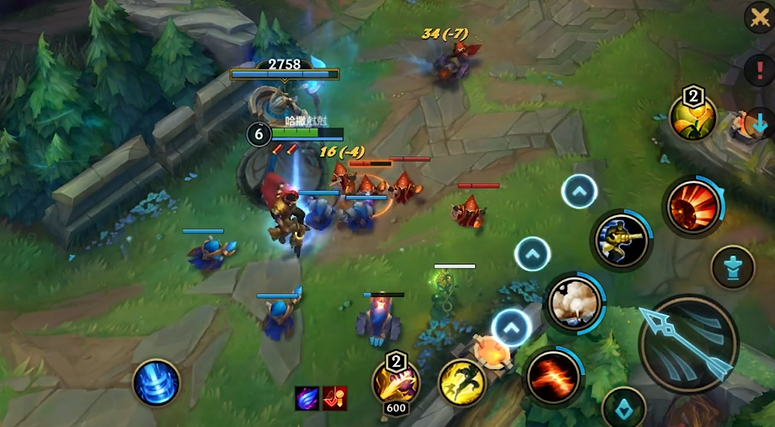Tap the basic attack arrow button
The height and width of the screenshot is (427, 775).
click(x=688, y=344)
